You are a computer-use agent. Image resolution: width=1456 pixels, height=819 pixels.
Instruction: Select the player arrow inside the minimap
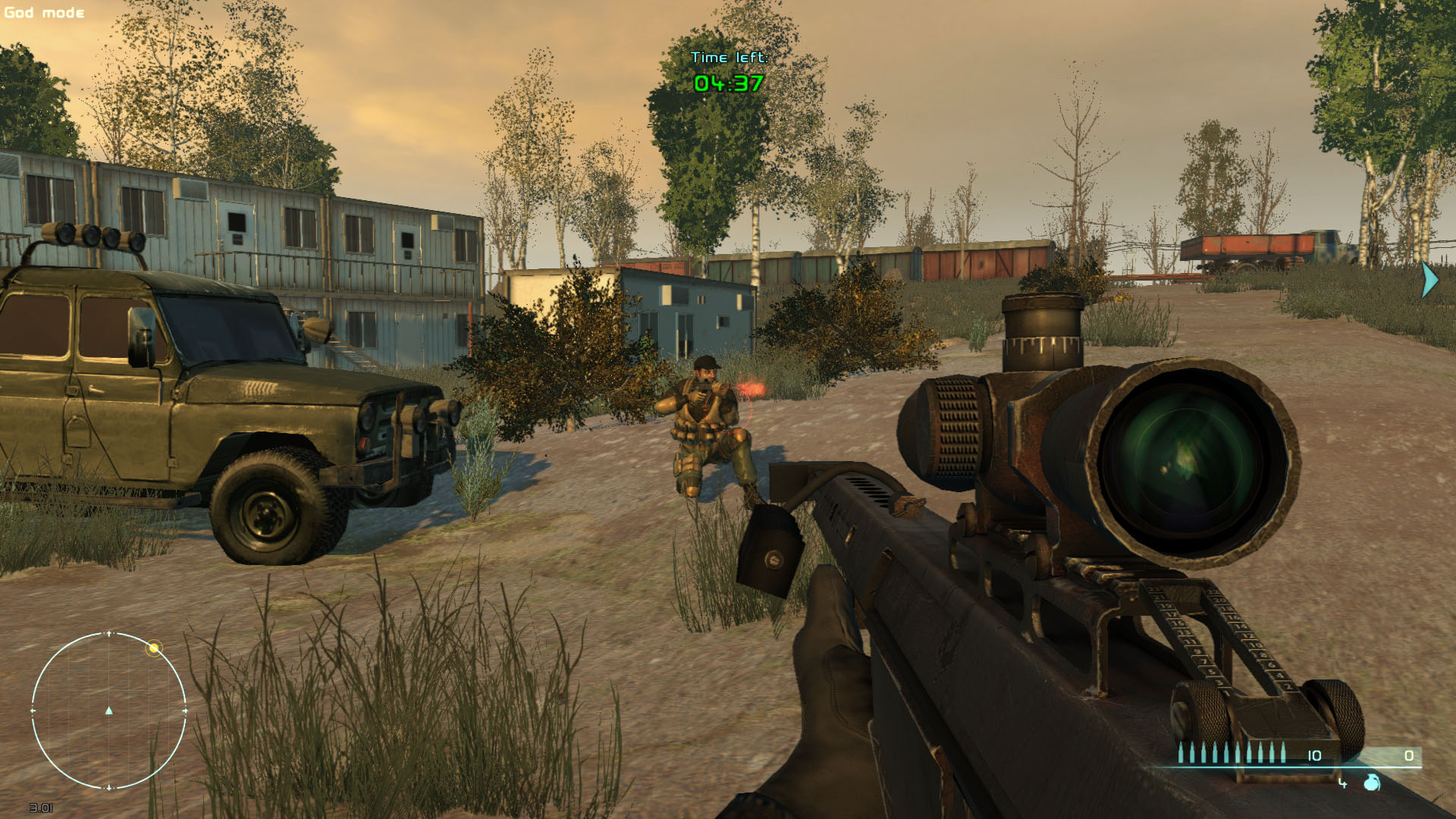pyautogui.click(x=109, y=711)
